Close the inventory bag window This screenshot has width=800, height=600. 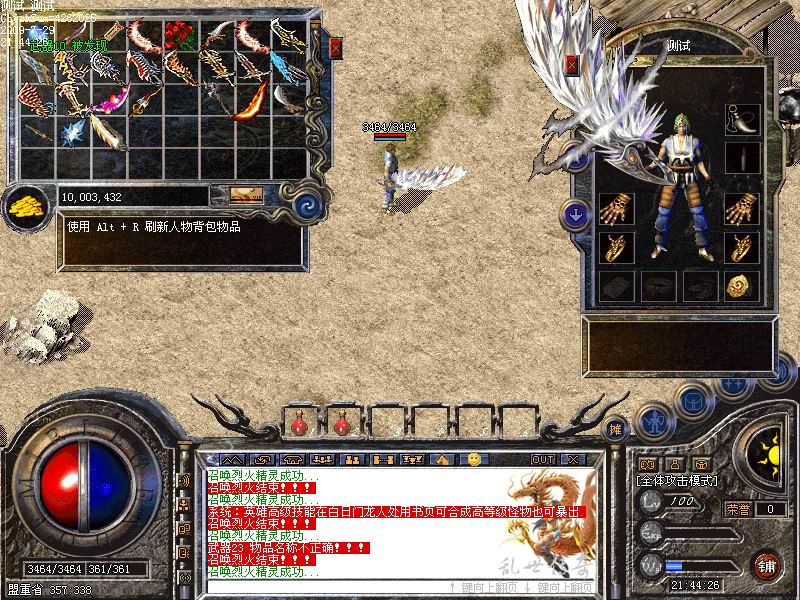point(336,47)
